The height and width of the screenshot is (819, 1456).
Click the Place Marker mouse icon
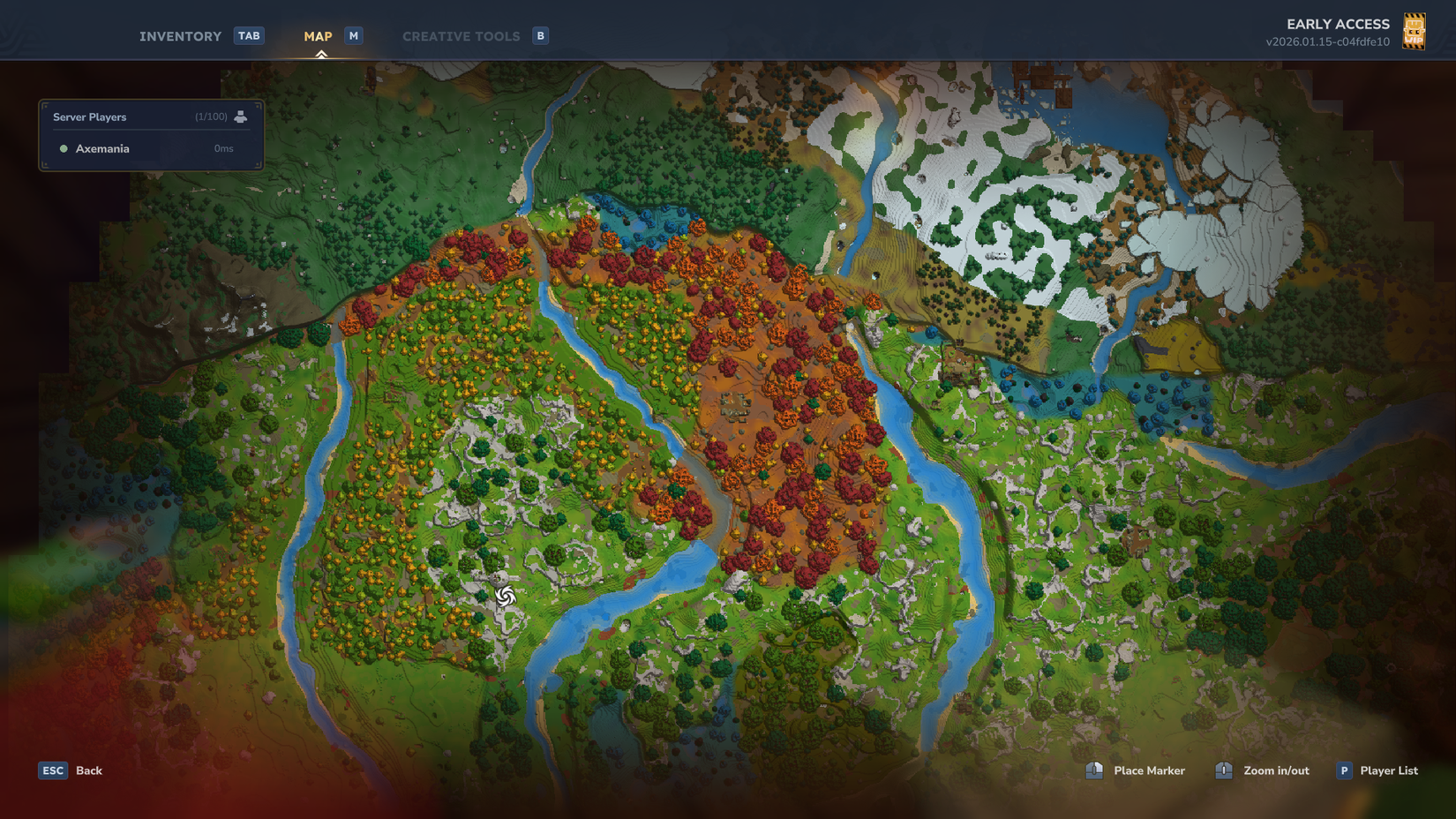click(1094, 770)
